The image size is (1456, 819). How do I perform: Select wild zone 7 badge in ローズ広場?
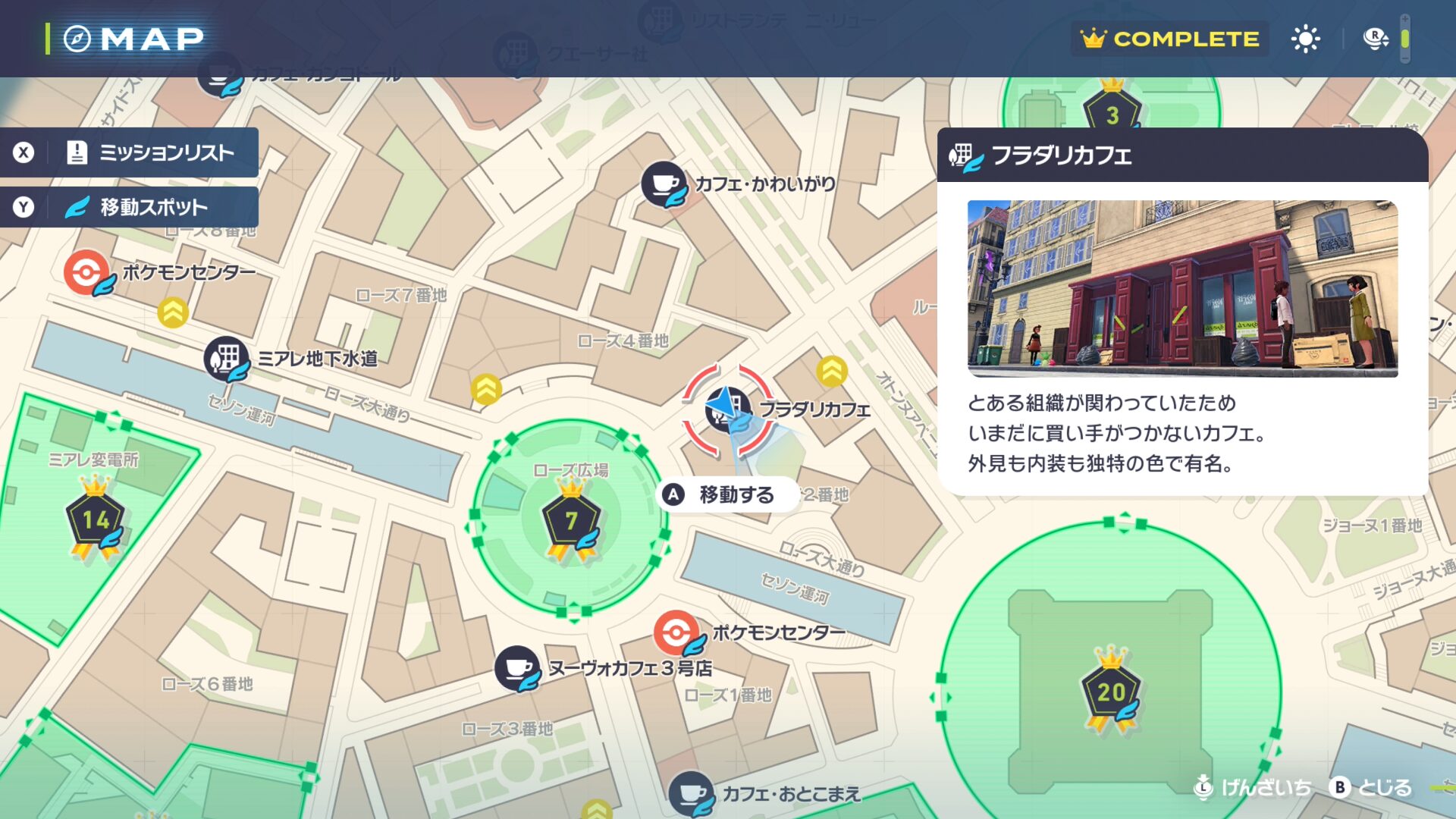tap(571, 520)
